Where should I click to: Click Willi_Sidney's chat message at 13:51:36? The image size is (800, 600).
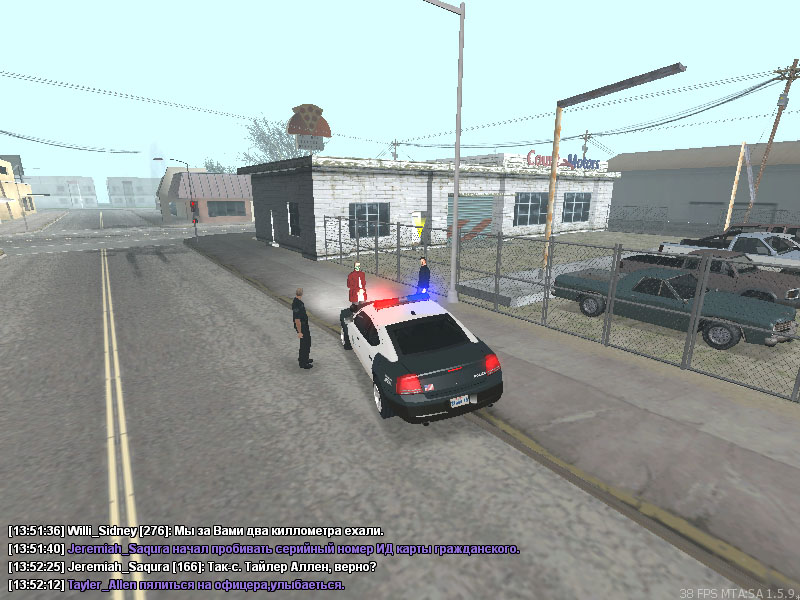196,530
